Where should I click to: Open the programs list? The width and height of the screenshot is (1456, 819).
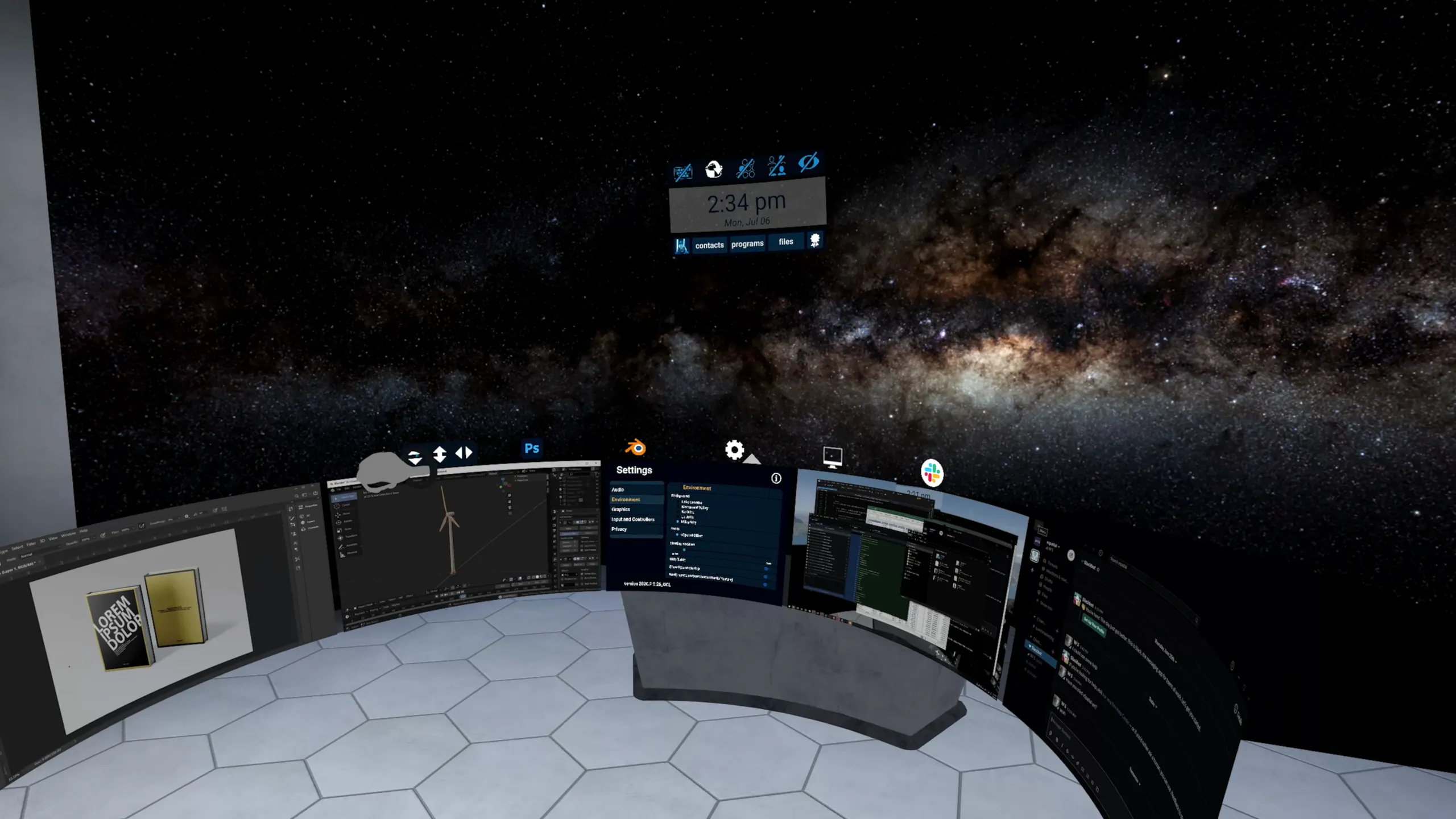747,243
